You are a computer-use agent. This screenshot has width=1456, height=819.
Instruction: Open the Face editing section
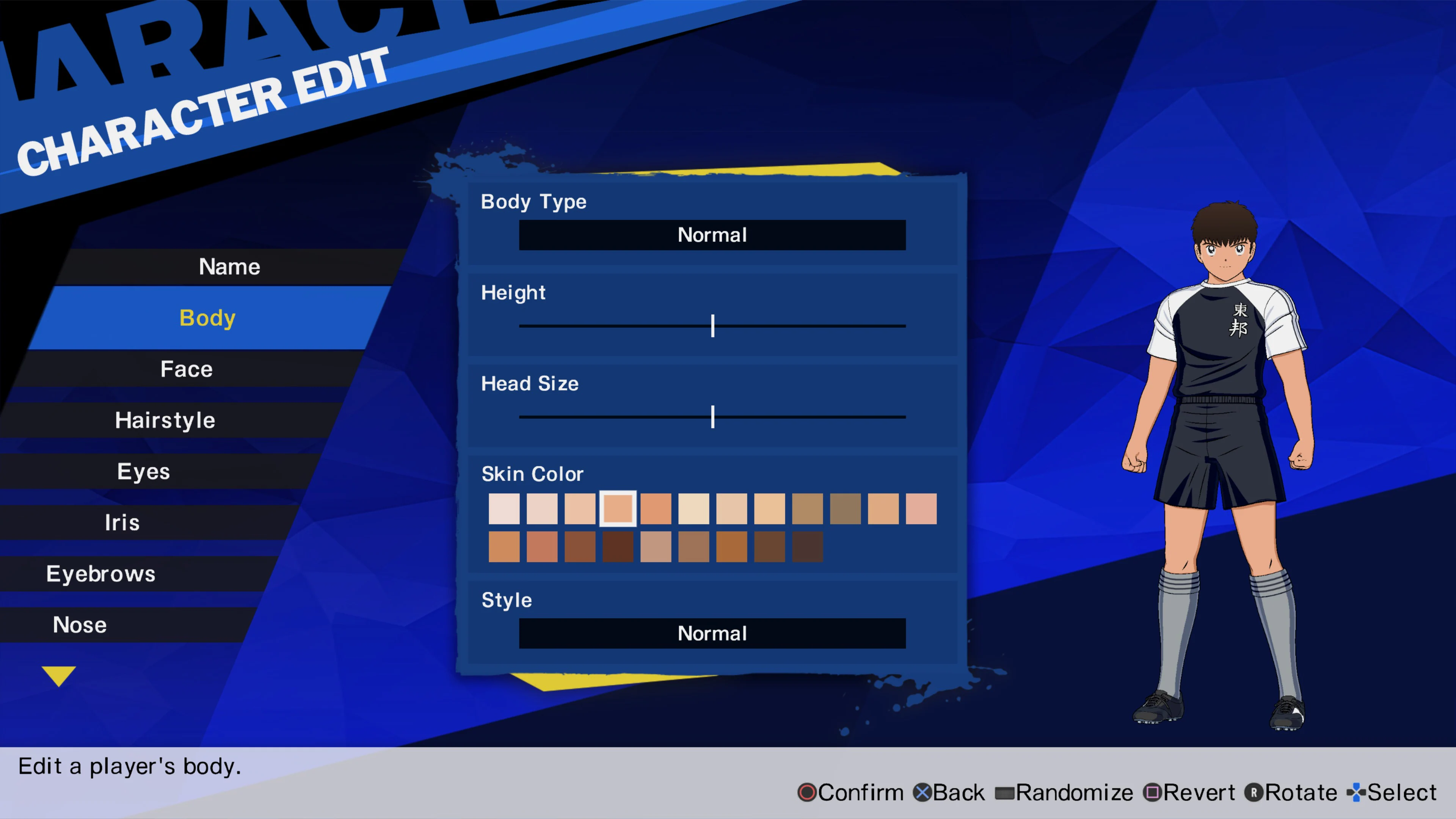tap(186, 369)
